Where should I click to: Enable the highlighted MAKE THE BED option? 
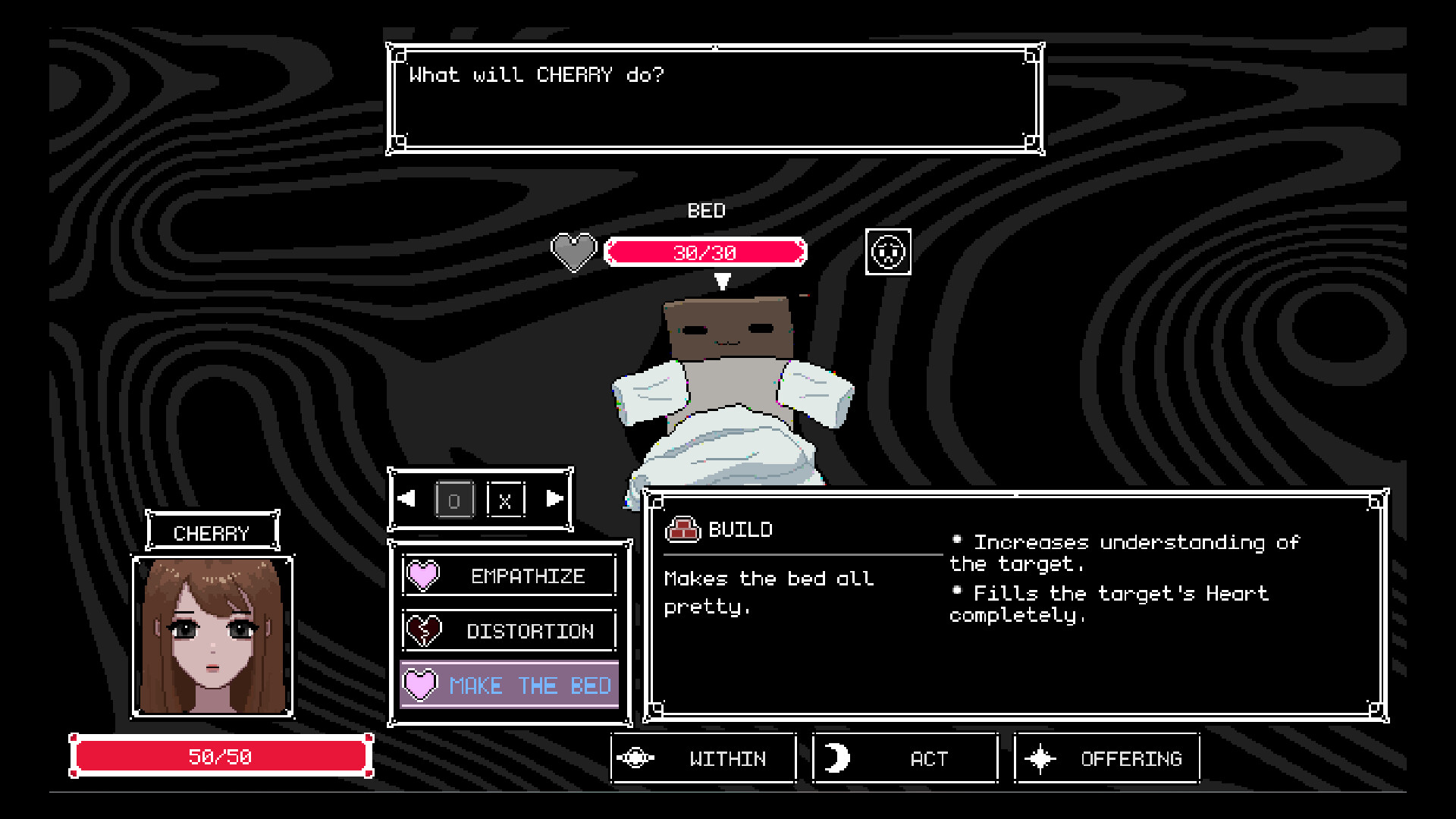tap(531, 685)
